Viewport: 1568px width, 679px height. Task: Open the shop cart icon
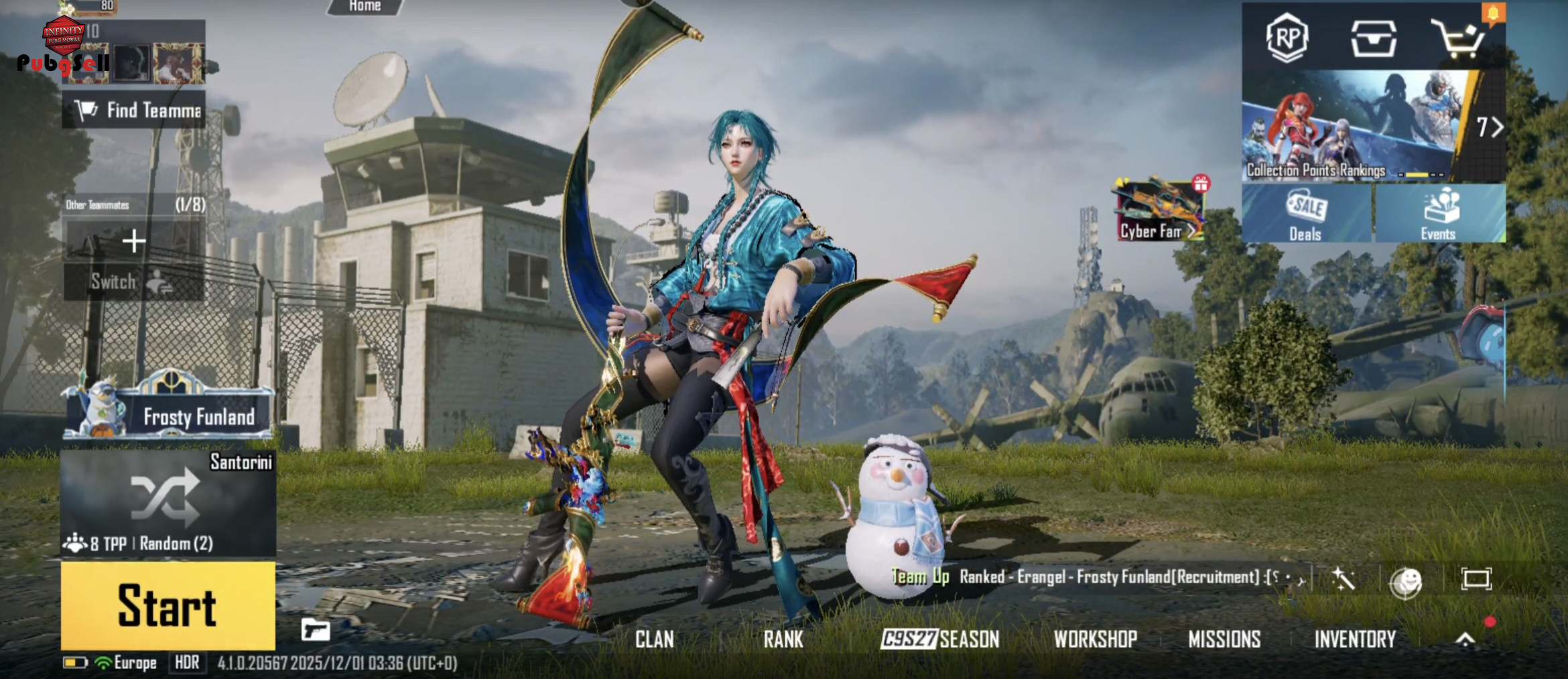1457,39
